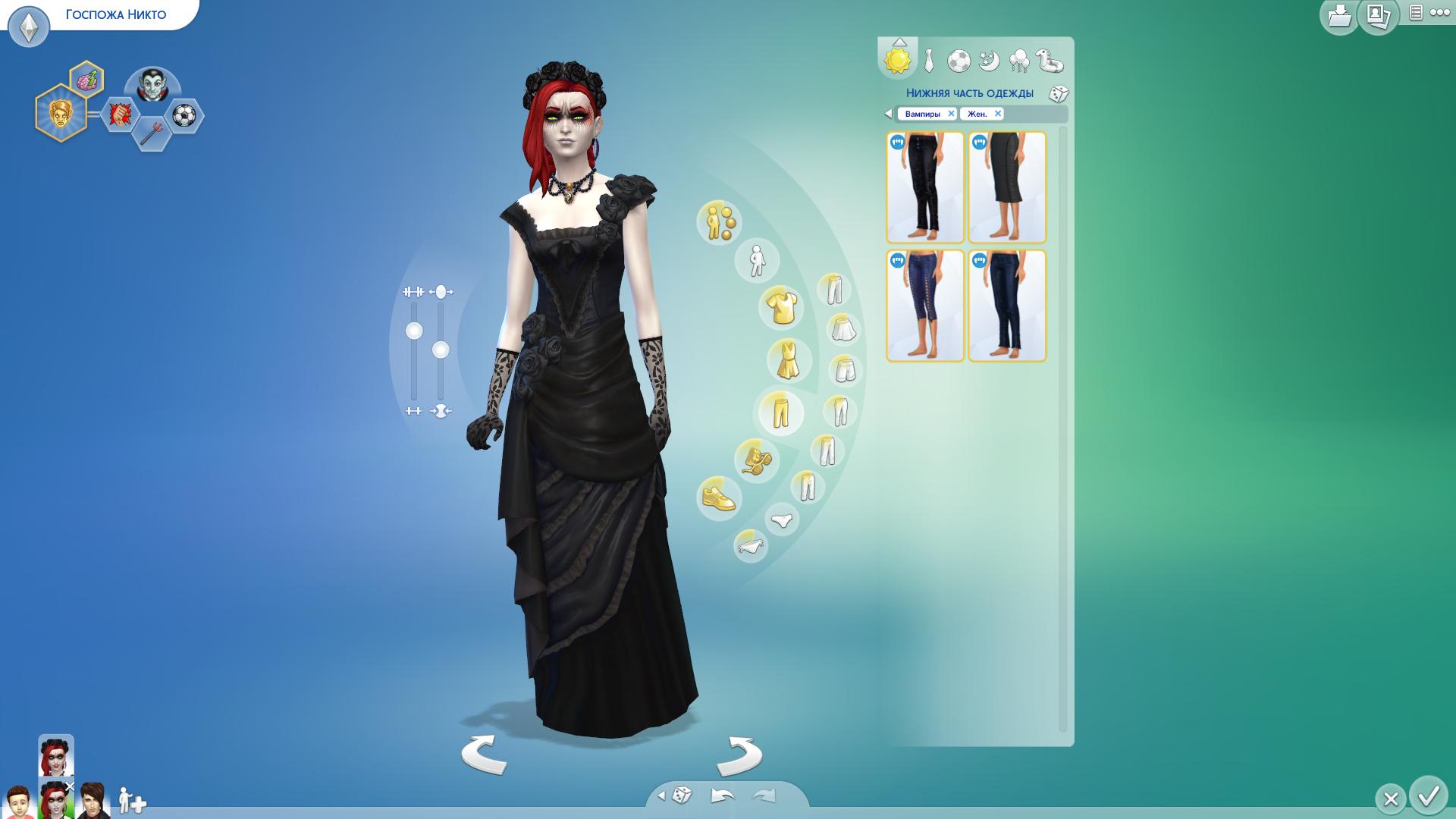Open the shoes category icon
The height and width of the screenshot is (819, 1456).
(x=718, y=499)
